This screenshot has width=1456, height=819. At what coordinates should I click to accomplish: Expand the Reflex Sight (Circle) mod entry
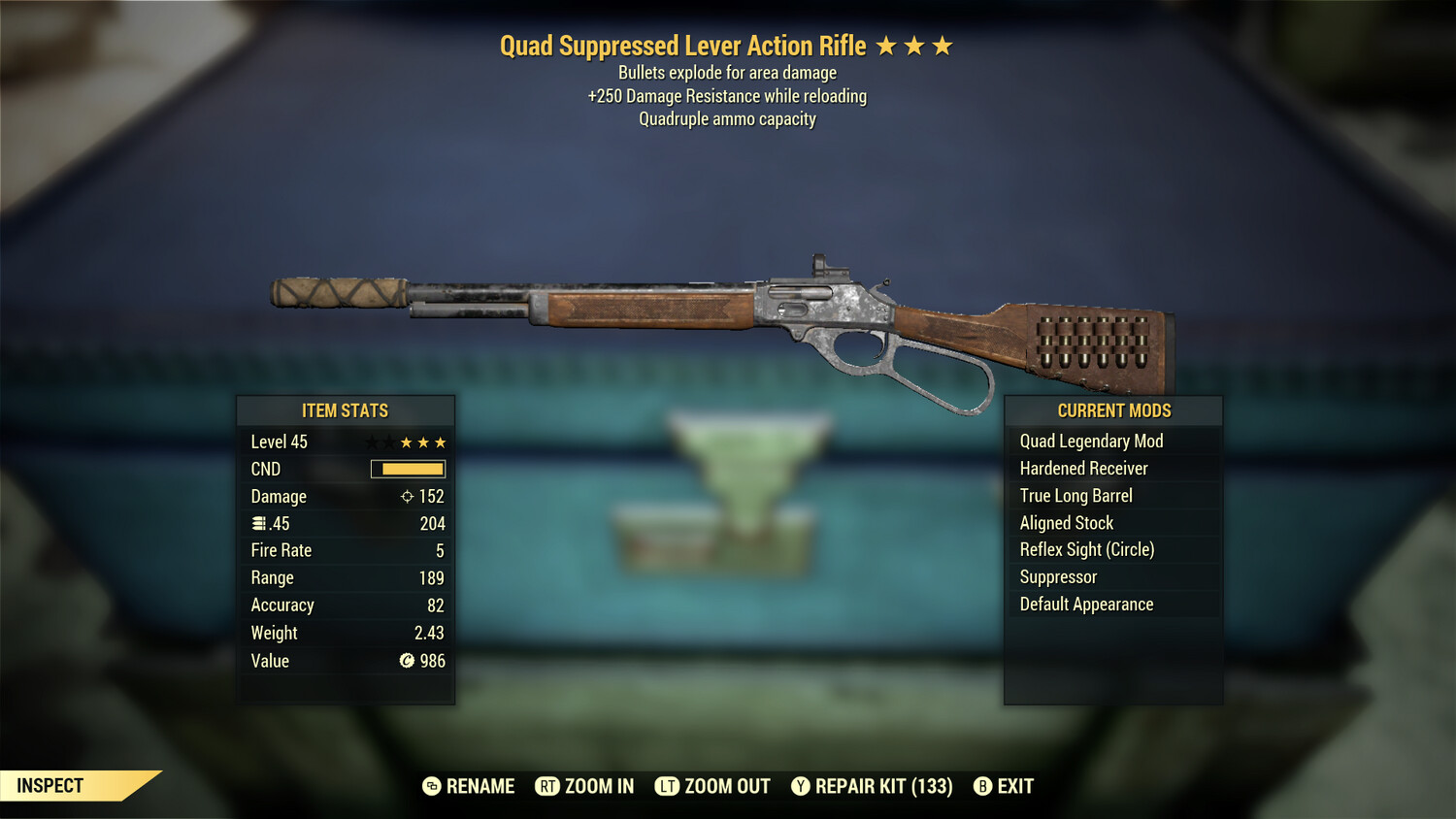tap(1087, 549)
